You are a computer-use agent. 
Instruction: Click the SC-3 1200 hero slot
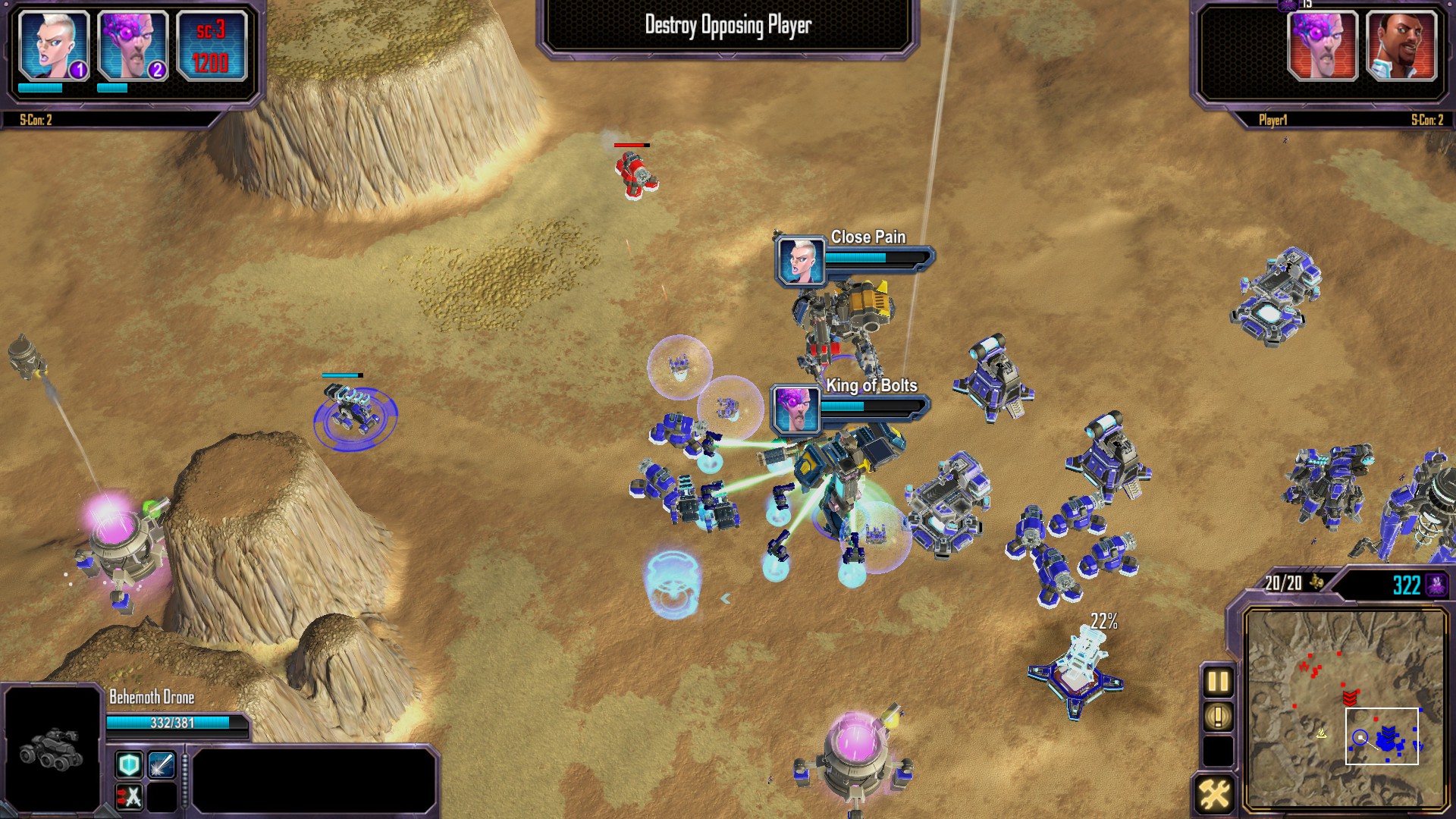coord(212,45)
